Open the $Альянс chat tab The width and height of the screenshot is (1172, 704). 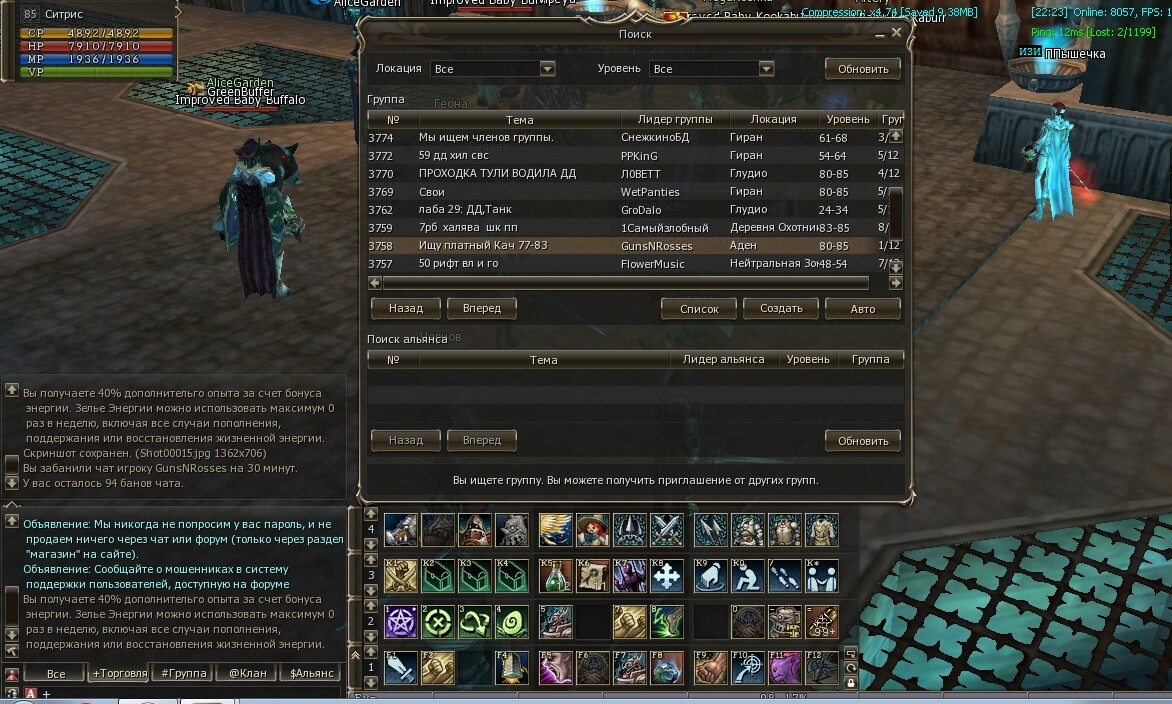click(x=311, y=673)
